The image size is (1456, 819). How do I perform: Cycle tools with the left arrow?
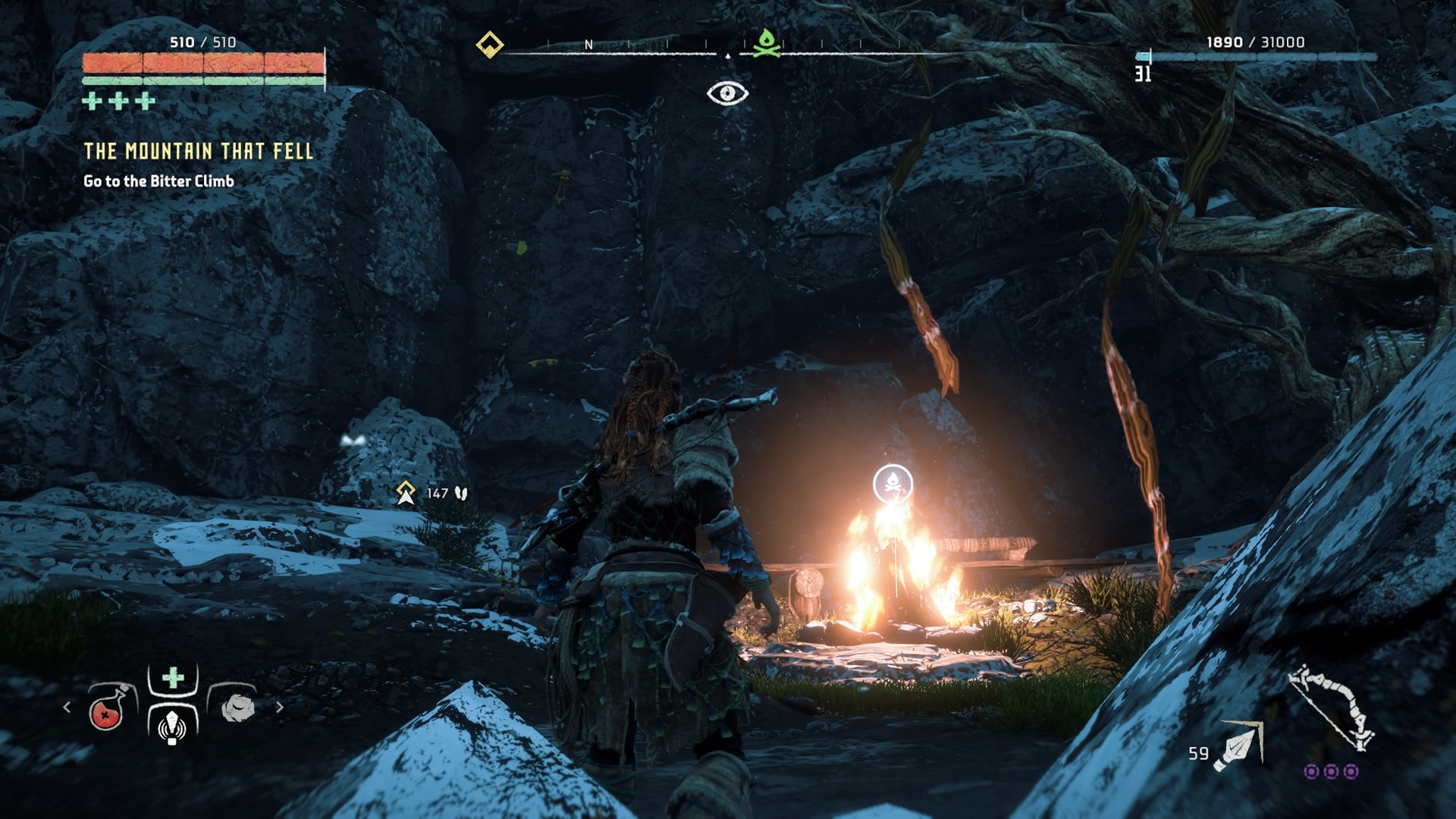[x=67, y=708]
